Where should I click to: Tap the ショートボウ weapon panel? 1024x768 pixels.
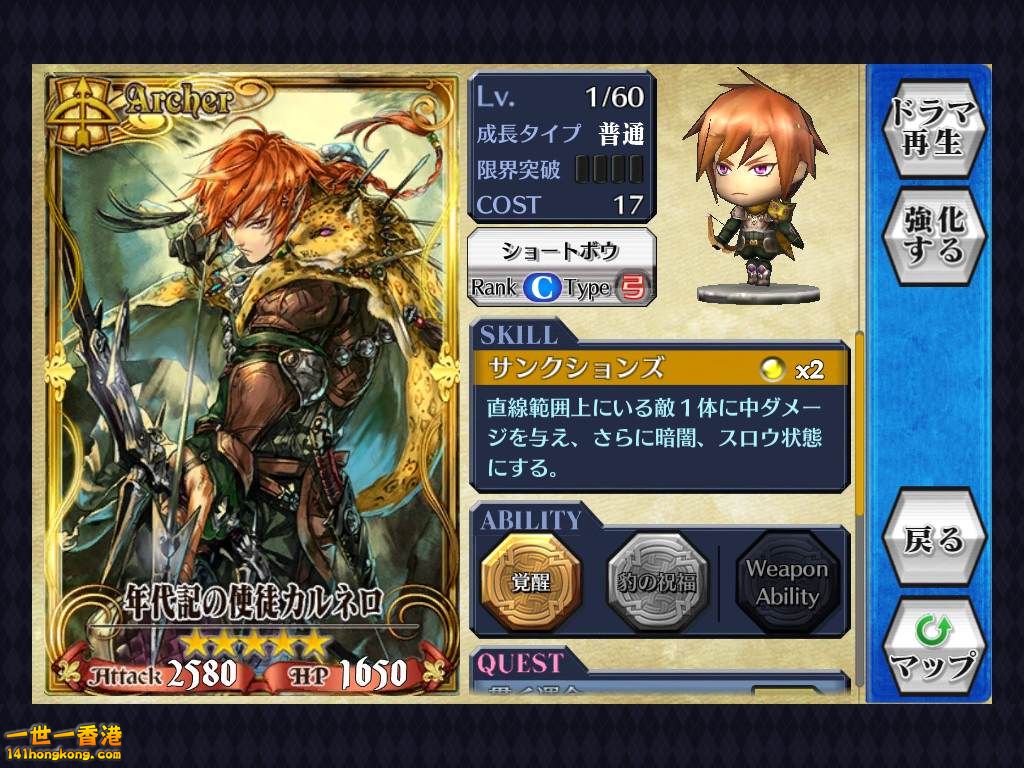coord(562,267)
